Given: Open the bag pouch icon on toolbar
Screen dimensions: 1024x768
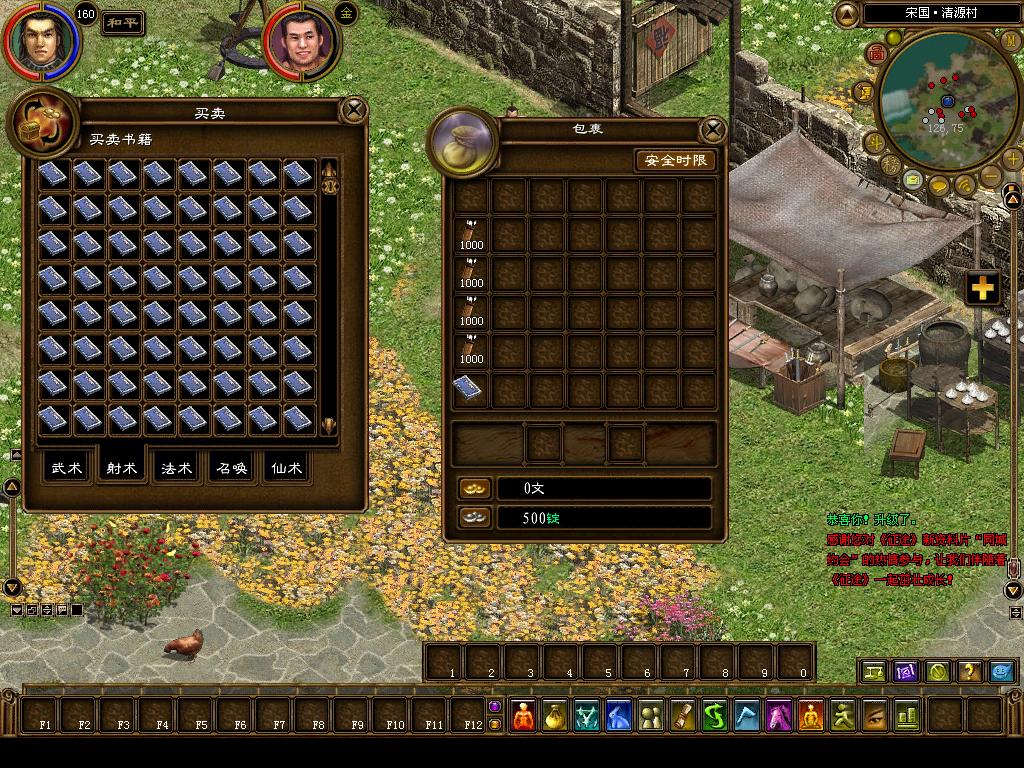Looking at the screenshot, I should coord(555,715).
